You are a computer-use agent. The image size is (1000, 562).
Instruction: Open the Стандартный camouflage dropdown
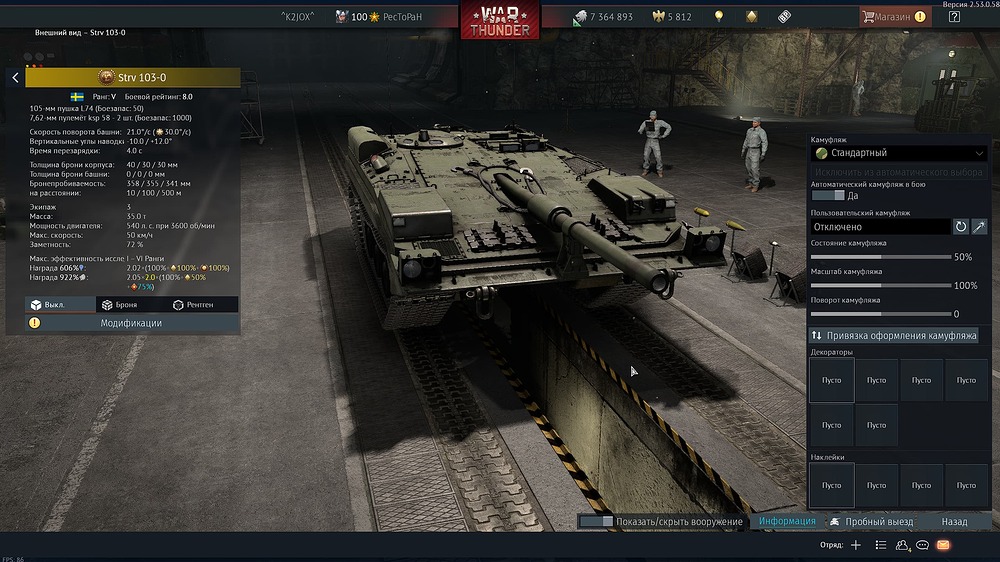[898, 153]
